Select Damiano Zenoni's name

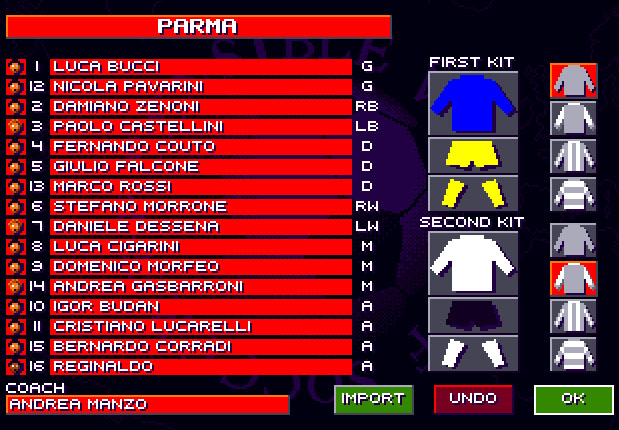200,107
